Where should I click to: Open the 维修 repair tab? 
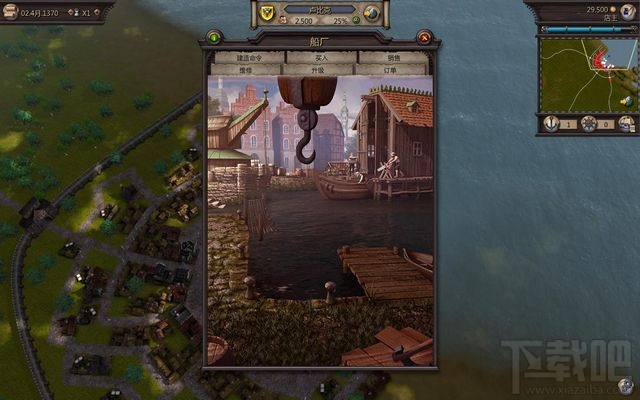(246, 70)
